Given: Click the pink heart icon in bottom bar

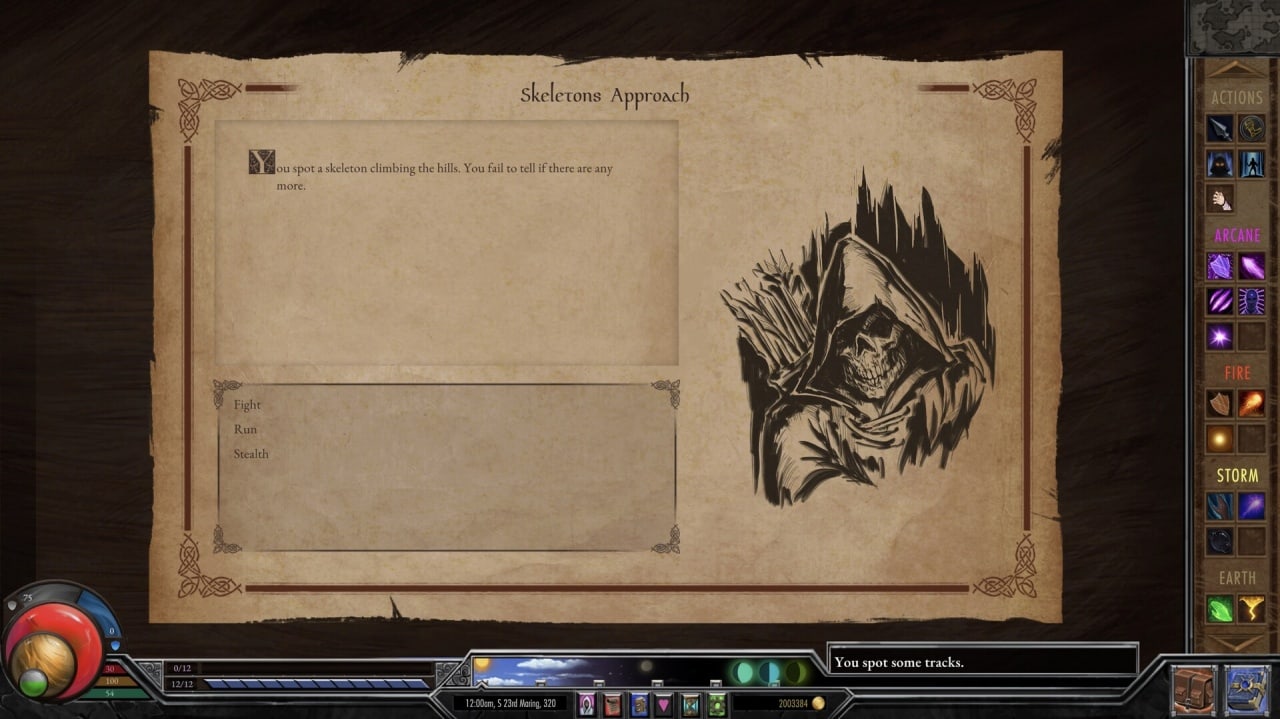Looking at the screenshot, I should point(664,705).
